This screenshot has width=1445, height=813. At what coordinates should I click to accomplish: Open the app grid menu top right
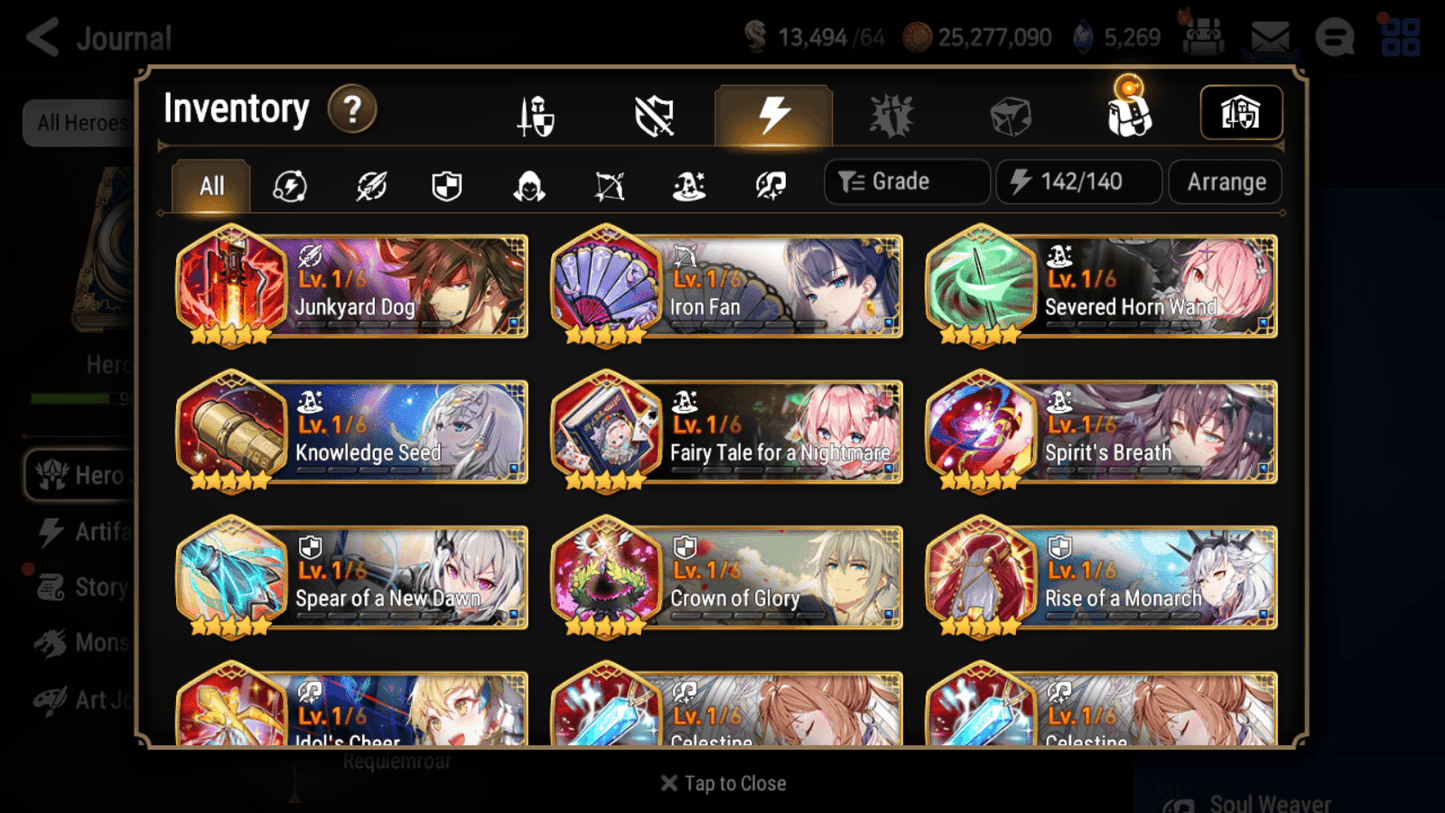(x=1400, y=37)
